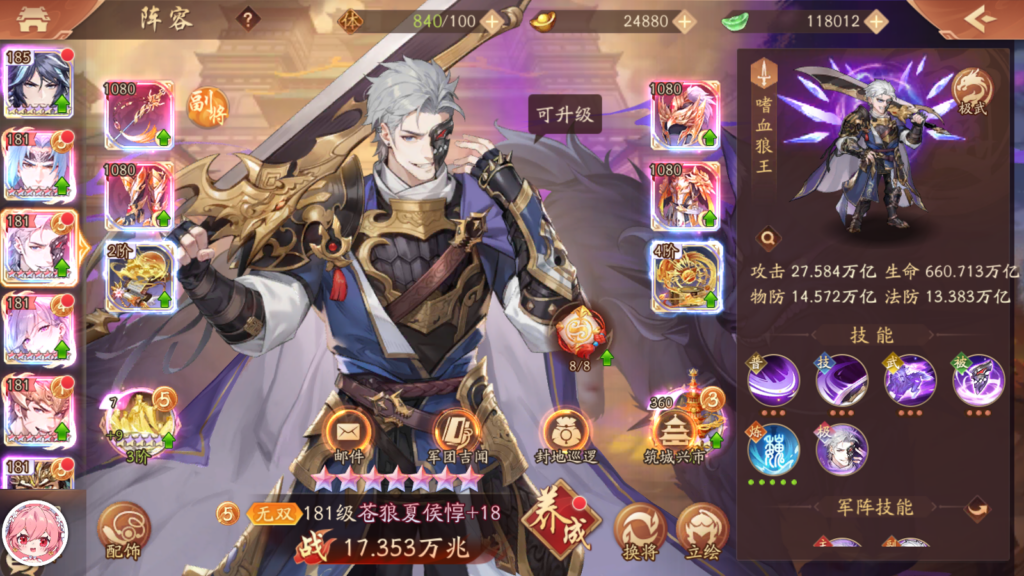View the 立绘 portrait art button
The height and width of the screenshot is (576, 1024).
point(702,530)
